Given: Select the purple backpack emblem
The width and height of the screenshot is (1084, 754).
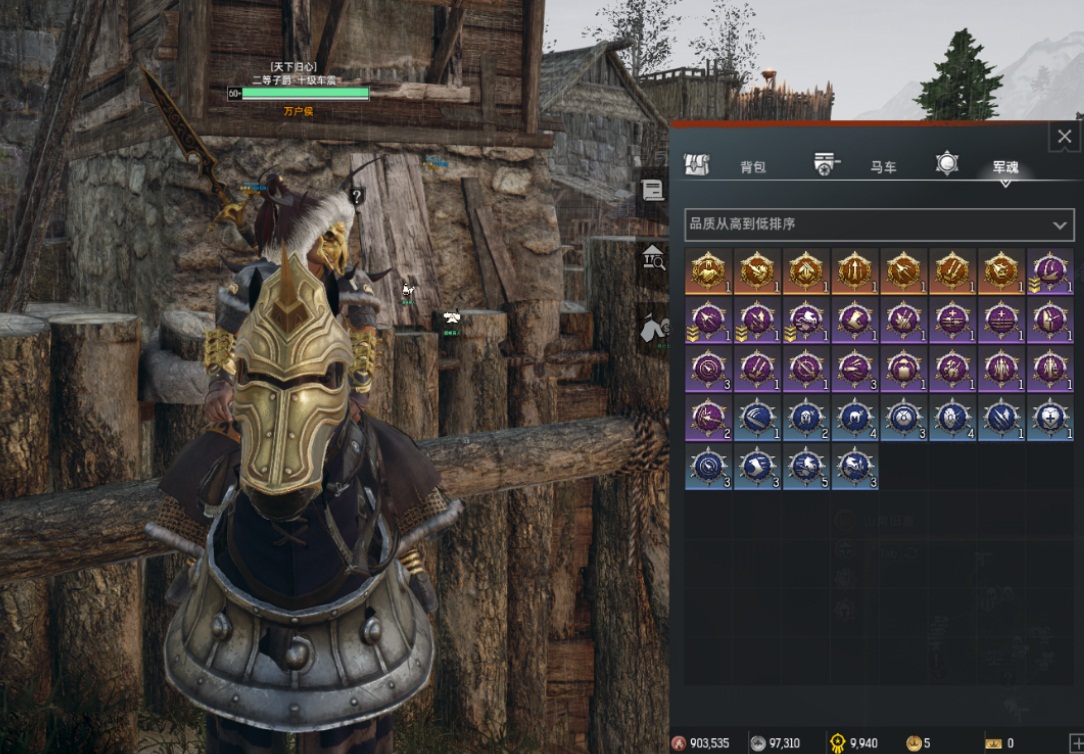Looking at the screenshot, I should coord(904,368).
